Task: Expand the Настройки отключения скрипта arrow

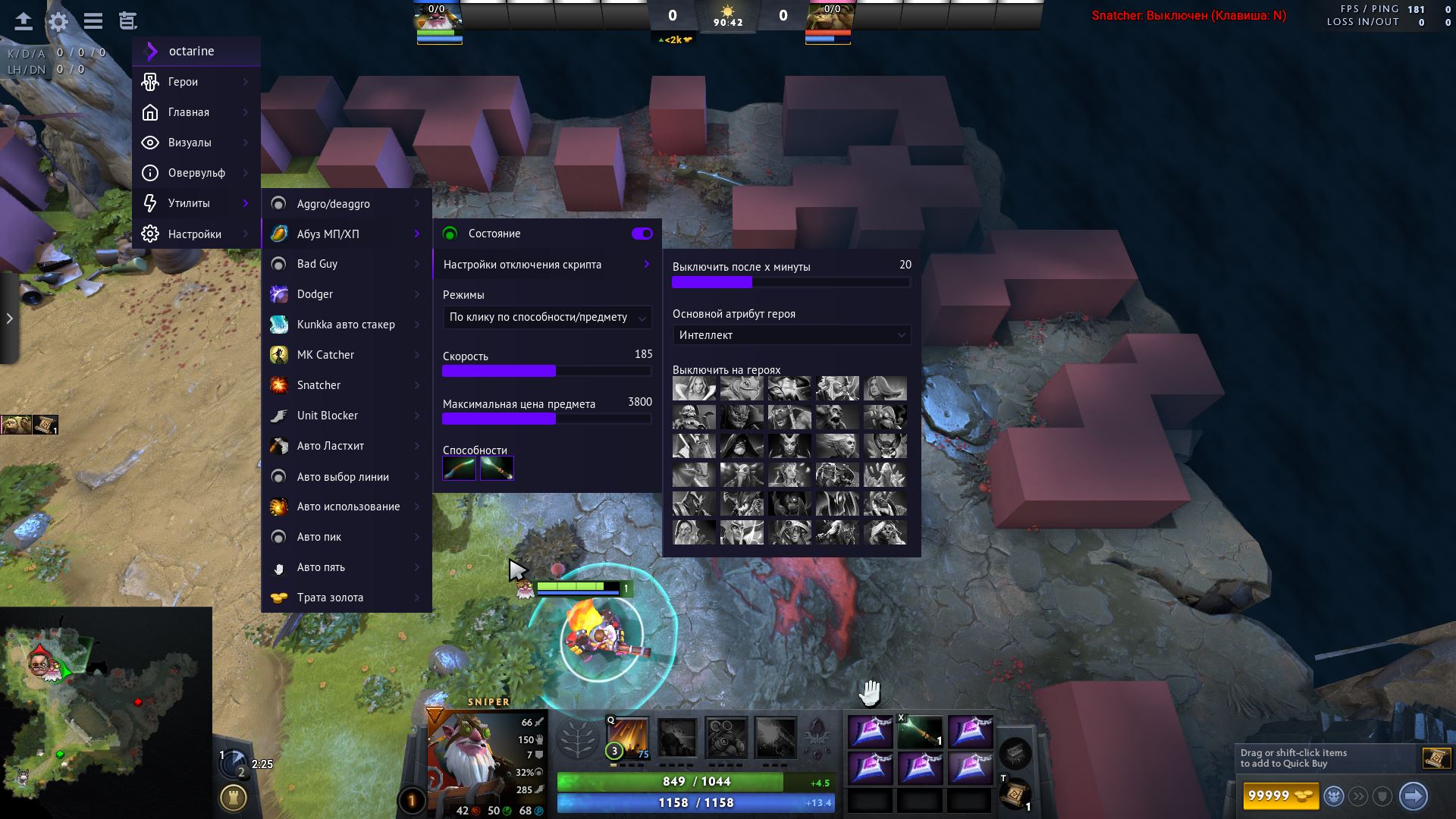Action: coord(646,264)
